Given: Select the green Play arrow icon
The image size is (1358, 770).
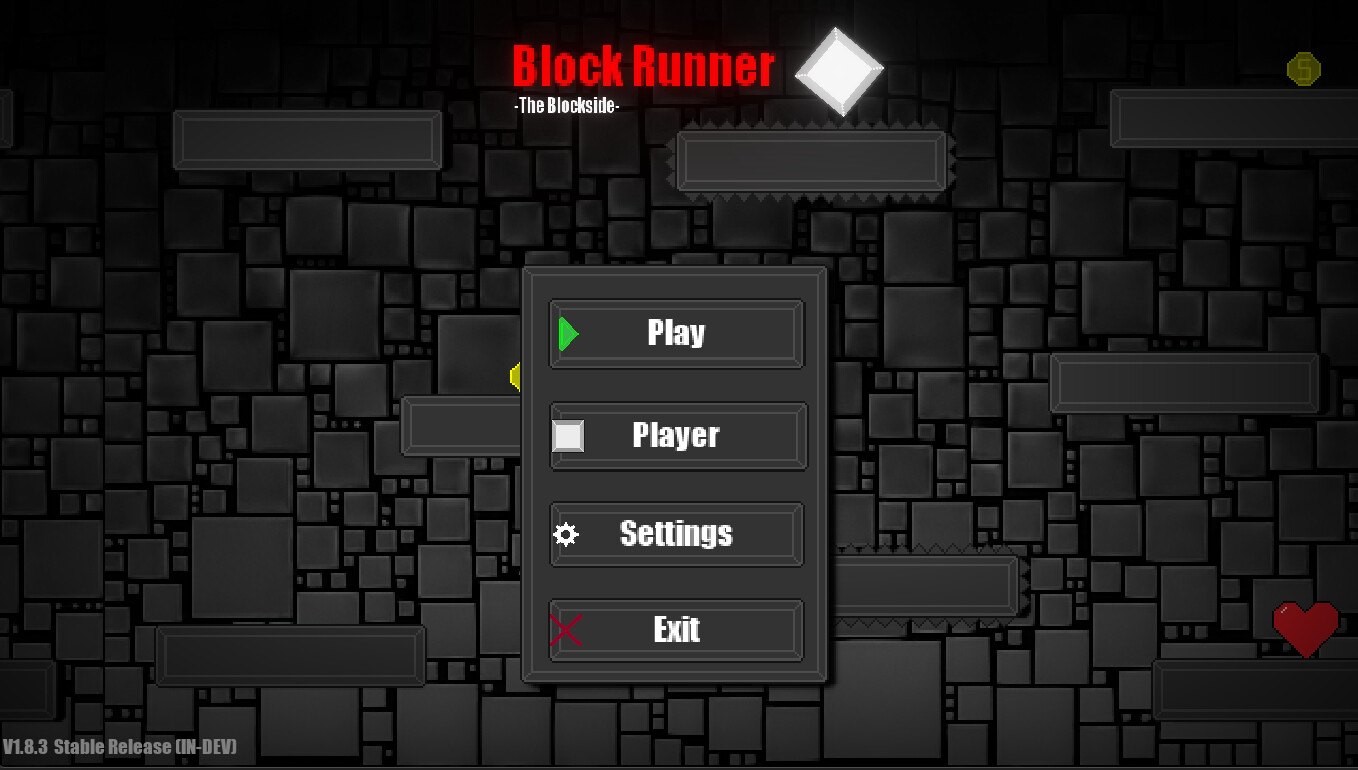Looking at the screenshot, I should click(x=566, y=333).
